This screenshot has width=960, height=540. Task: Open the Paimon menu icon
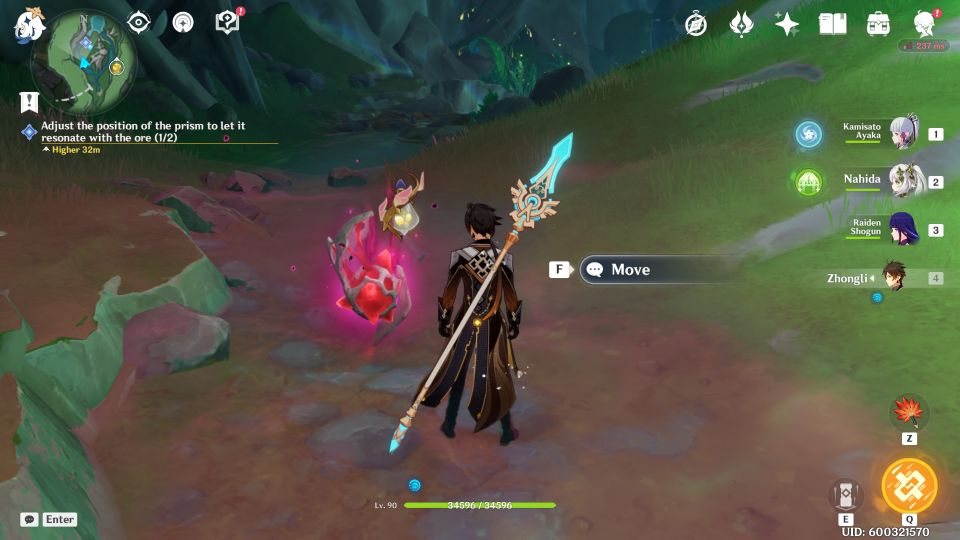tap(26, 25)
